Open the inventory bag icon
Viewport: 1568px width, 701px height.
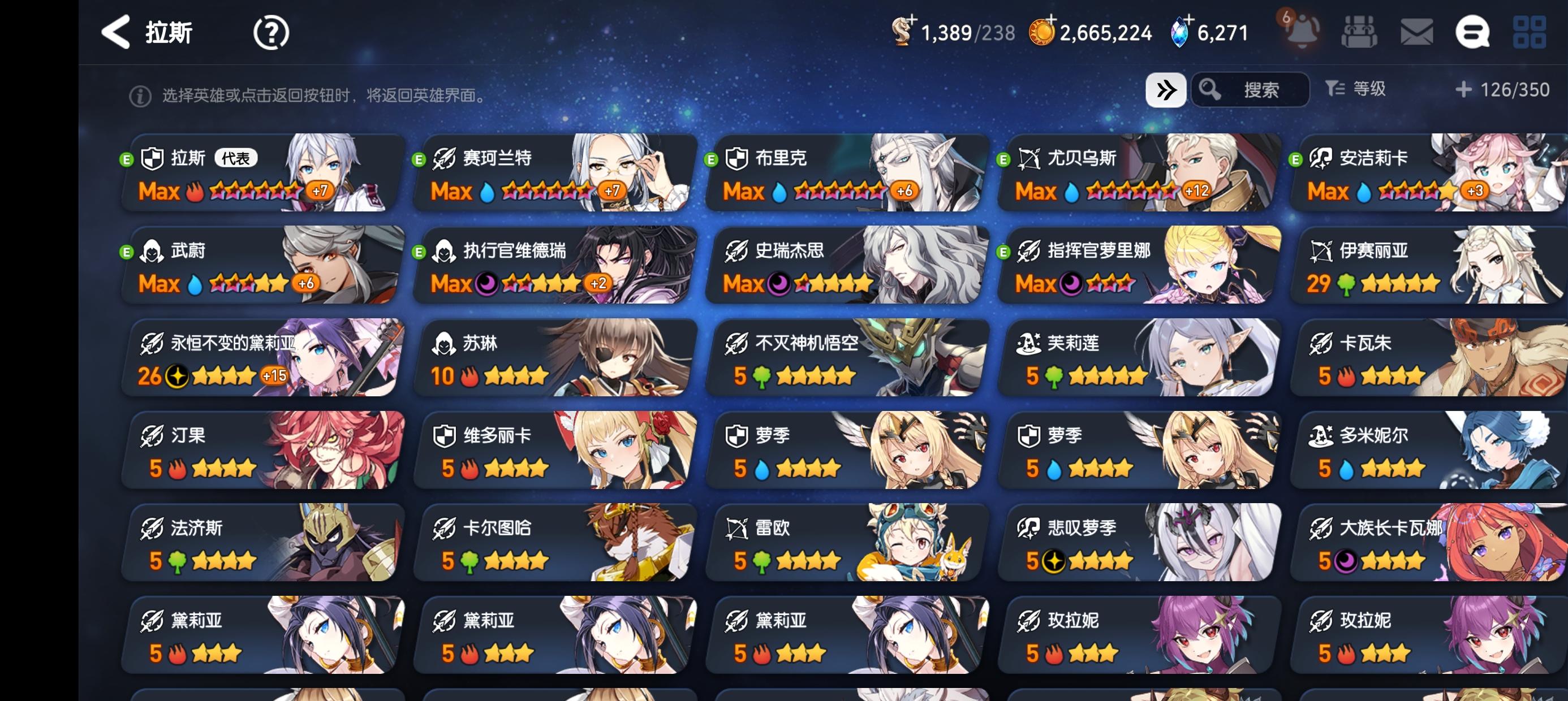pyautogui.click(x=1360, y=33)
